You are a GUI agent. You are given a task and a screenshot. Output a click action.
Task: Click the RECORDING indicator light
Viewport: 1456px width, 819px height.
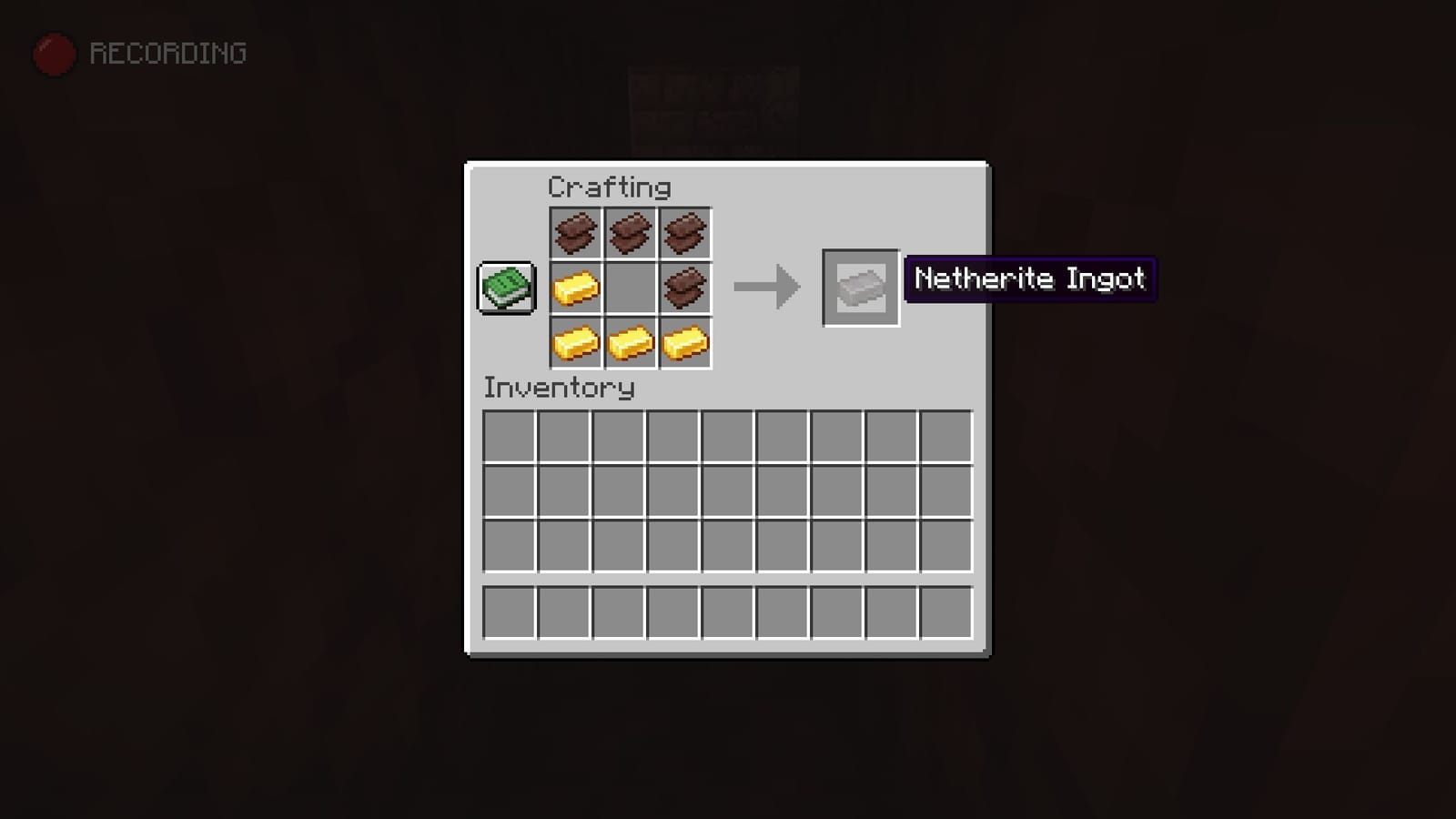tap(53, 52)
